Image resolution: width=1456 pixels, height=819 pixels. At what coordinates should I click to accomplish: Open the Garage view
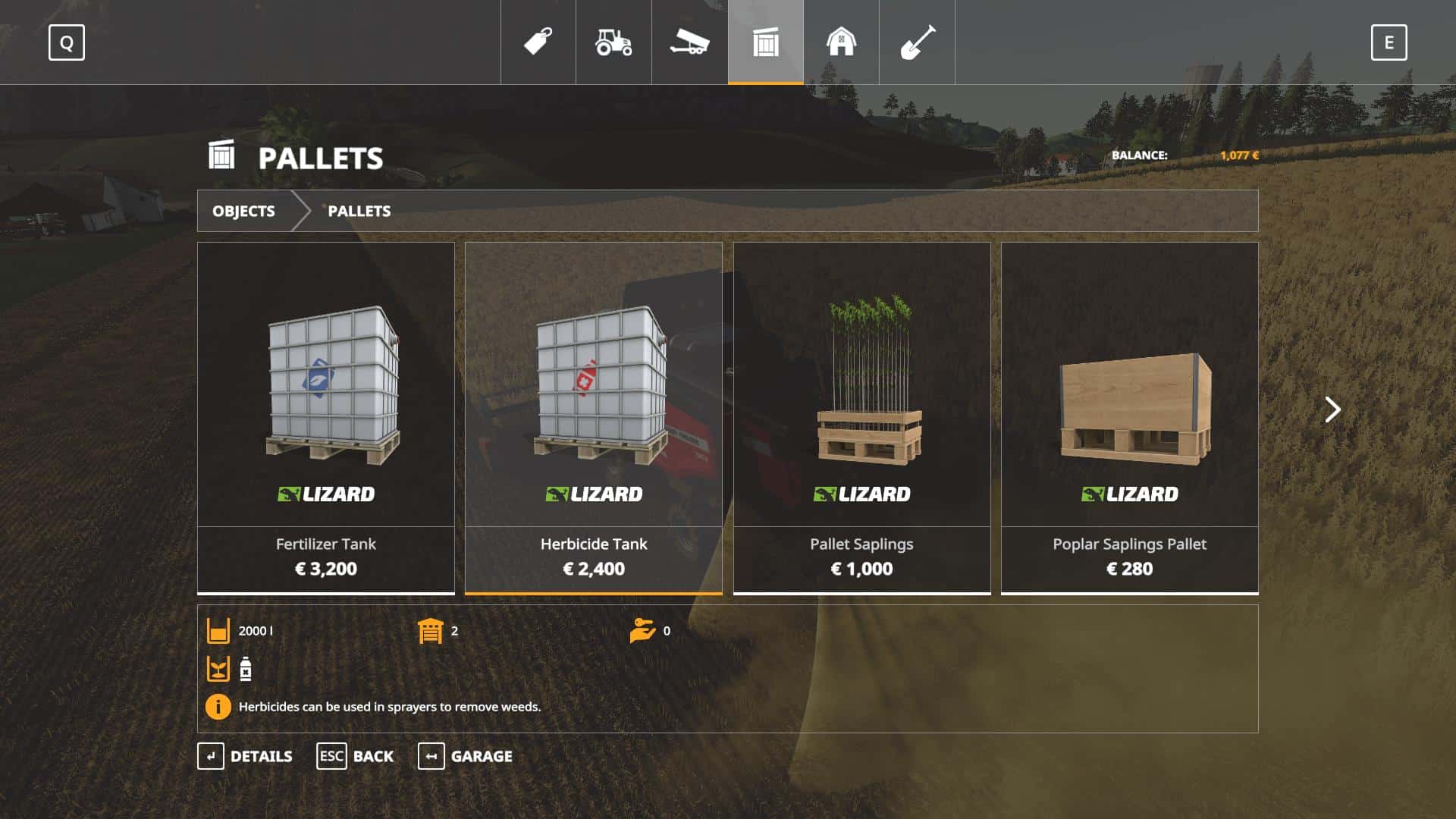[x=465, y=756]
